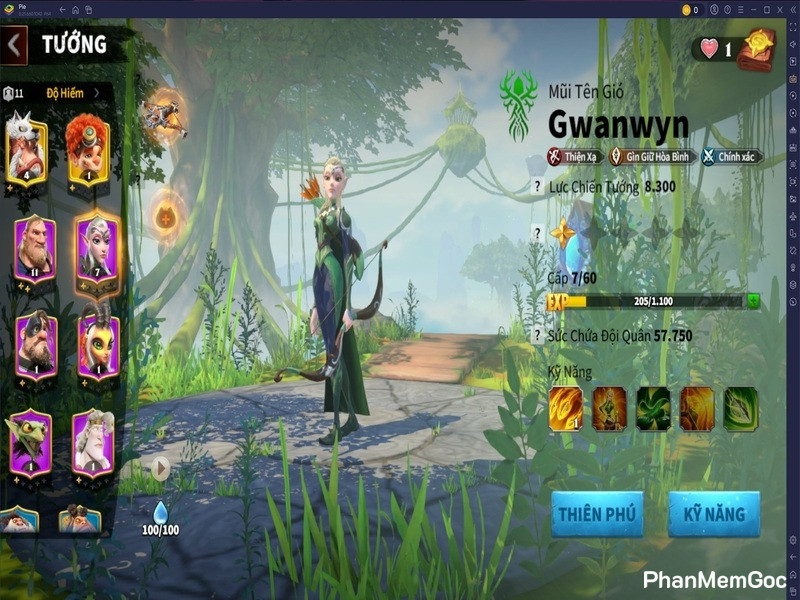Viewport: 800px width, 600px height.
Task: Go back using the top-left arrow
Action: click(x=14, y=45)
